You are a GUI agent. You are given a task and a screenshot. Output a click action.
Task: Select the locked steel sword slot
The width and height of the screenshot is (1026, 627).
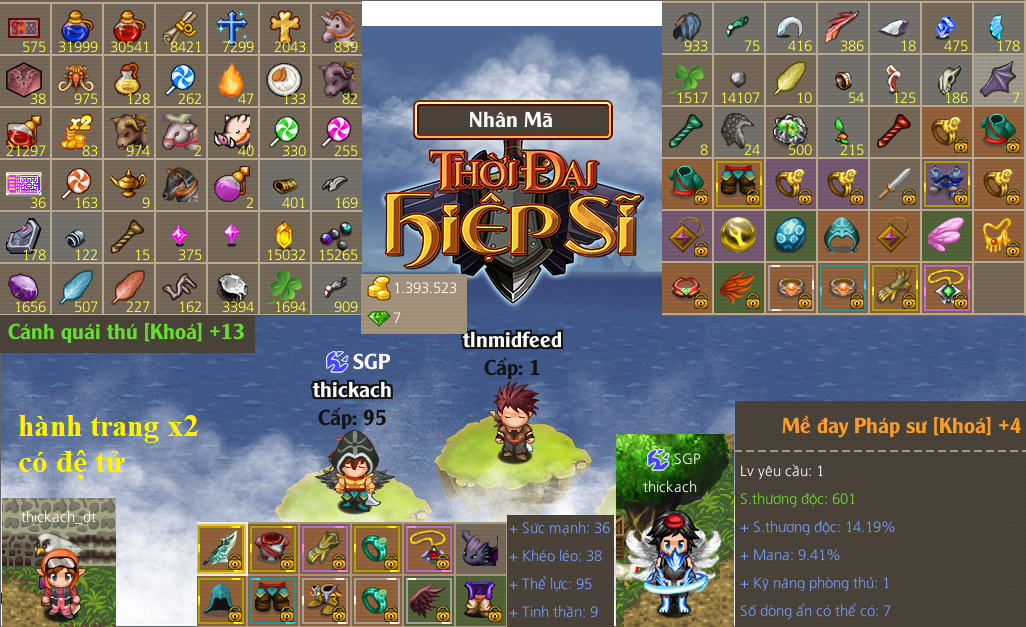click(893, 184)
